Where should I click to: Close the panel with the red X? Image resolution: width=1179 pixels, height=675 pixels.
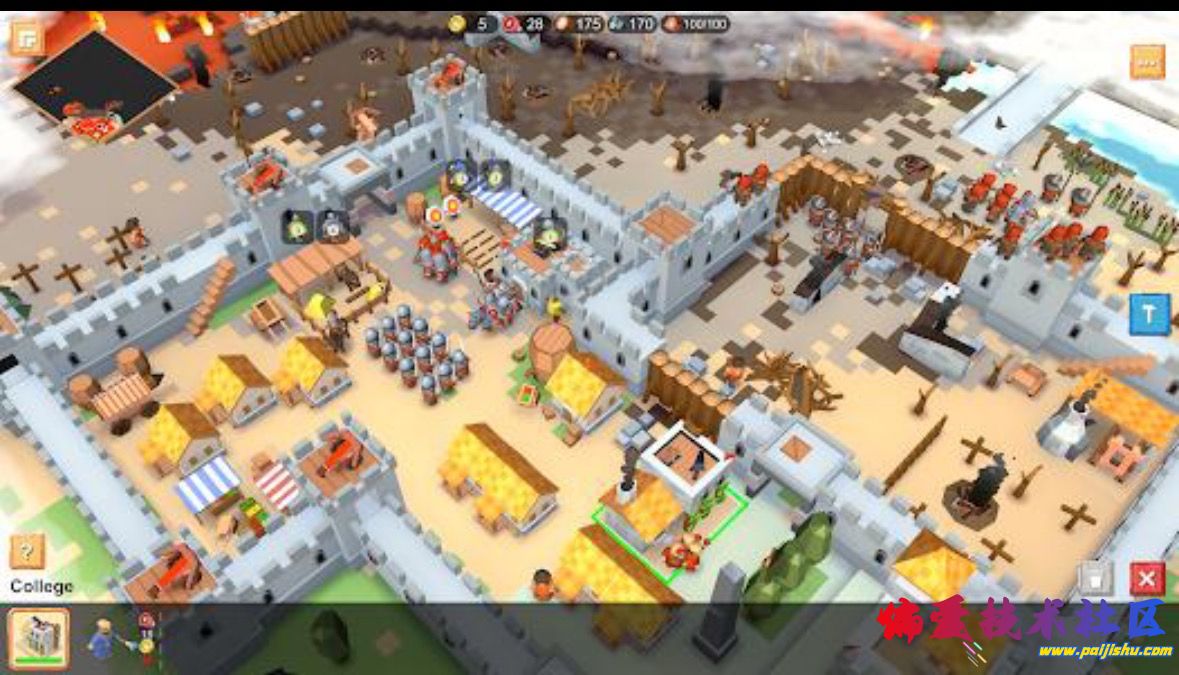1147,578
